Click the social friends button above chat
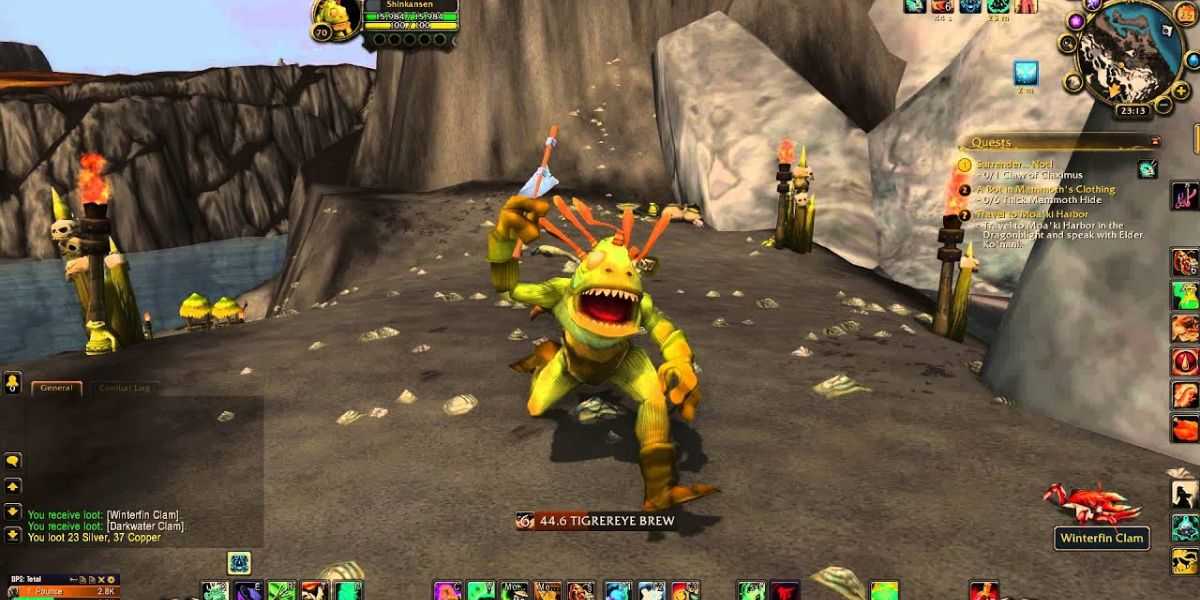Viewport: 1200px width, 600px height. coord(13,383)
